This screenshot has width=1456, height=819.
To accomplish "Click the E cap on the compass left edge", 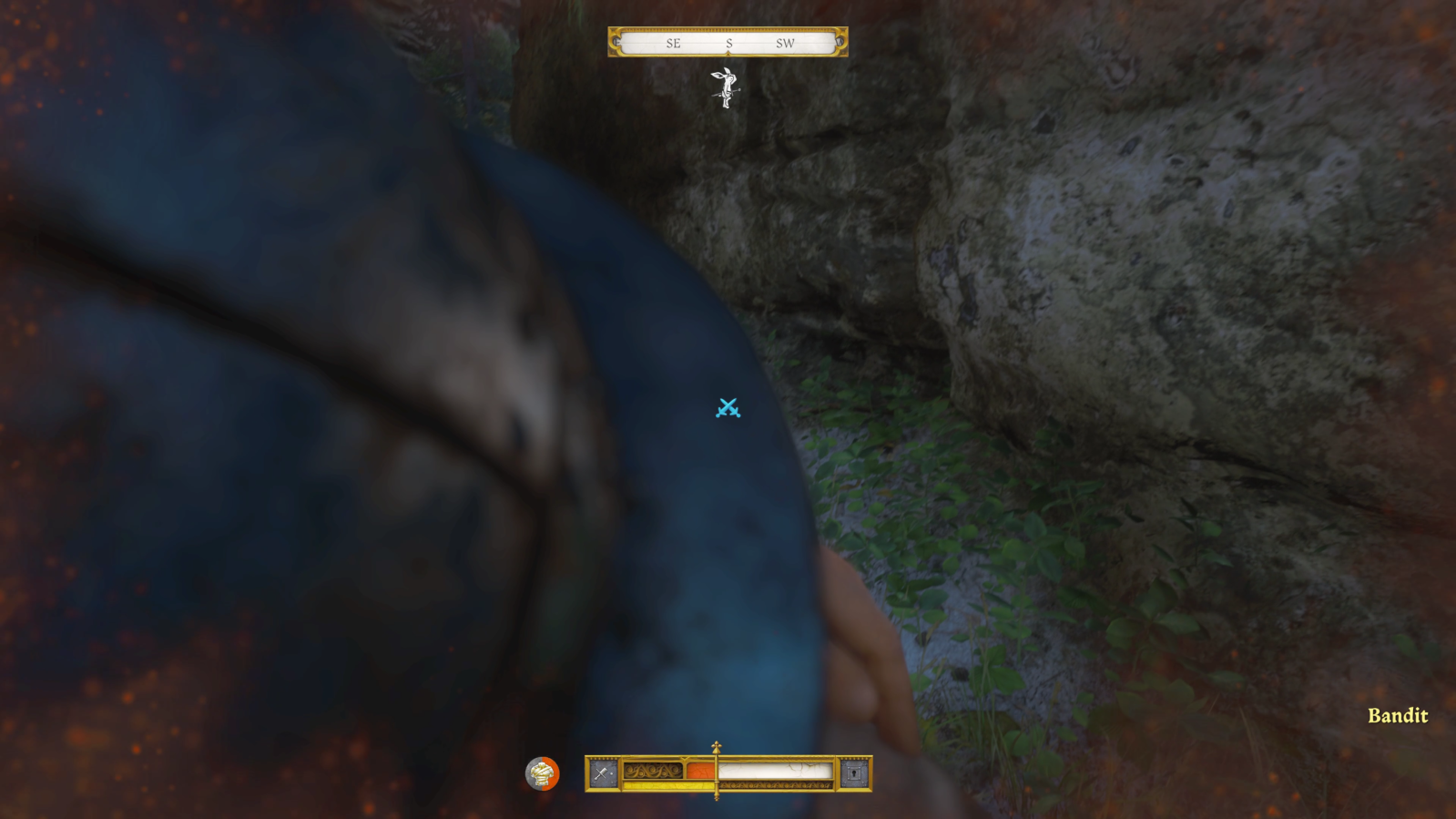I will click(x=616, y=42).
